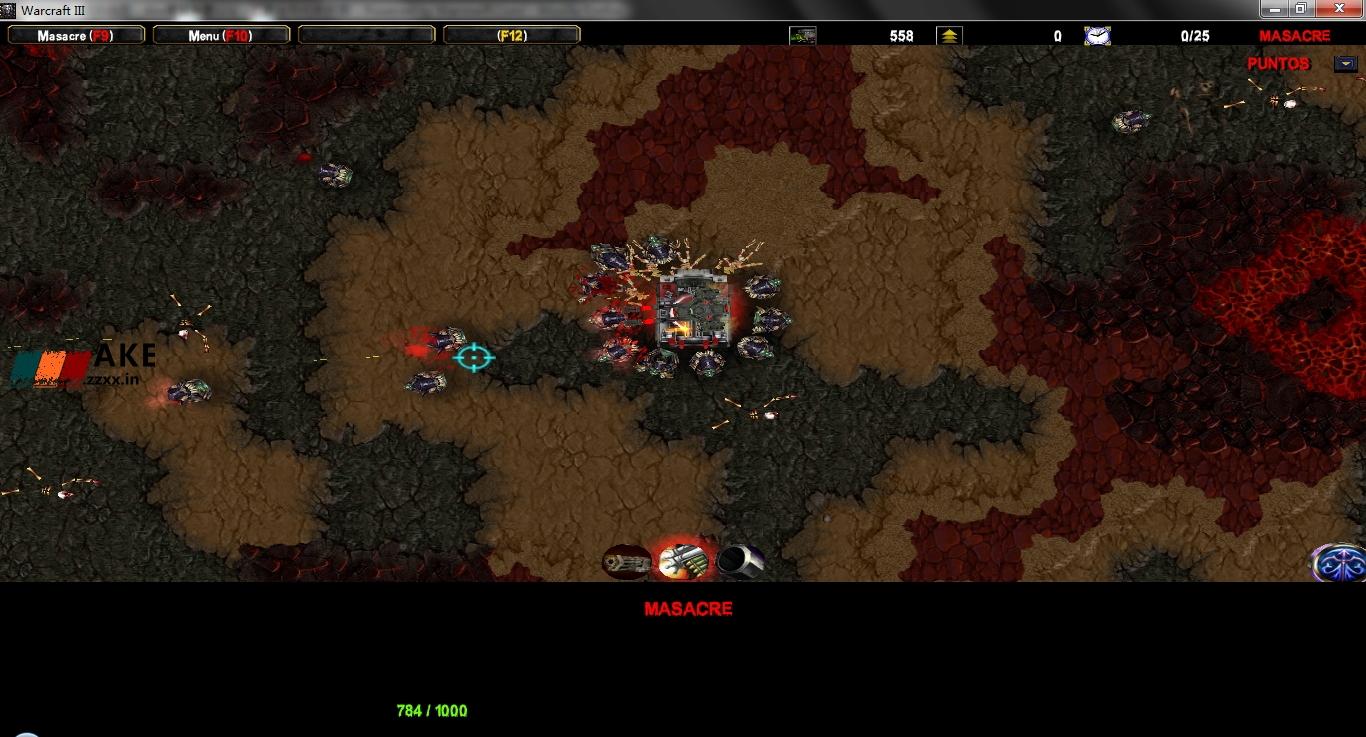This screenshot has width=1366, height=737.
Task: Click the (F12) chat log button
Action: [511, 35]
